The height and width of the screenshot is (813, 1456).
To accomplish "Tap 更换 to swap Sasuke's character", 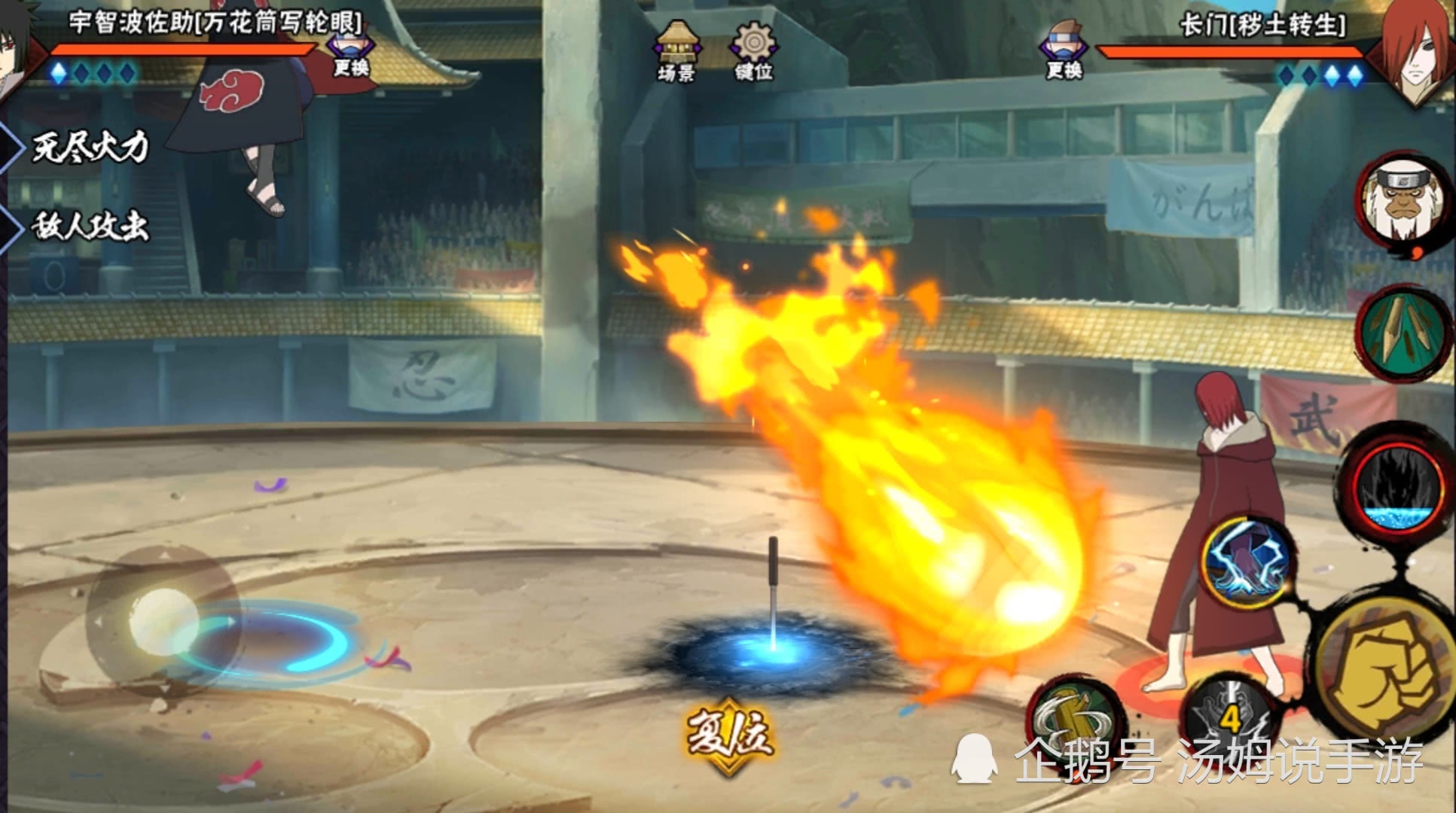I will coord(351,57).
